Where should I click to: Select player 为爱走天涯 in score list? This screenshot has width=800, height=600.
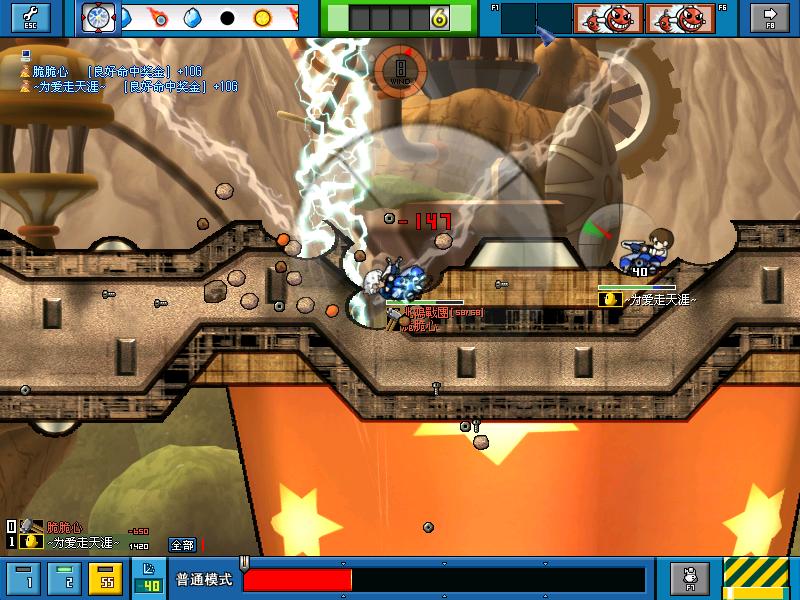coord(72,542)
